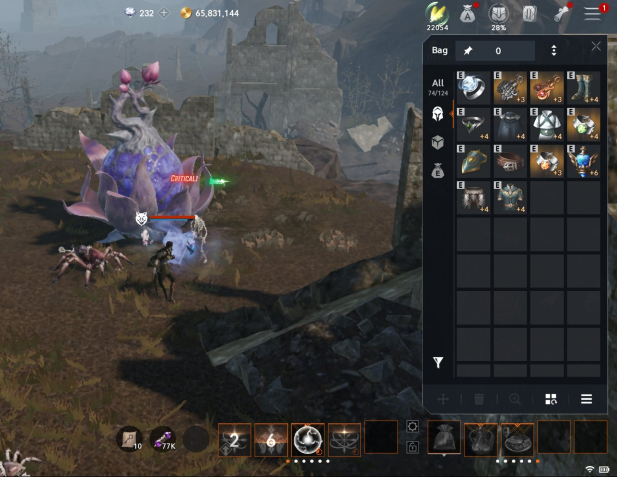Screen dimensions: 617x477
Task: Open the A pouch shop icon
Action: pos(467,13)
